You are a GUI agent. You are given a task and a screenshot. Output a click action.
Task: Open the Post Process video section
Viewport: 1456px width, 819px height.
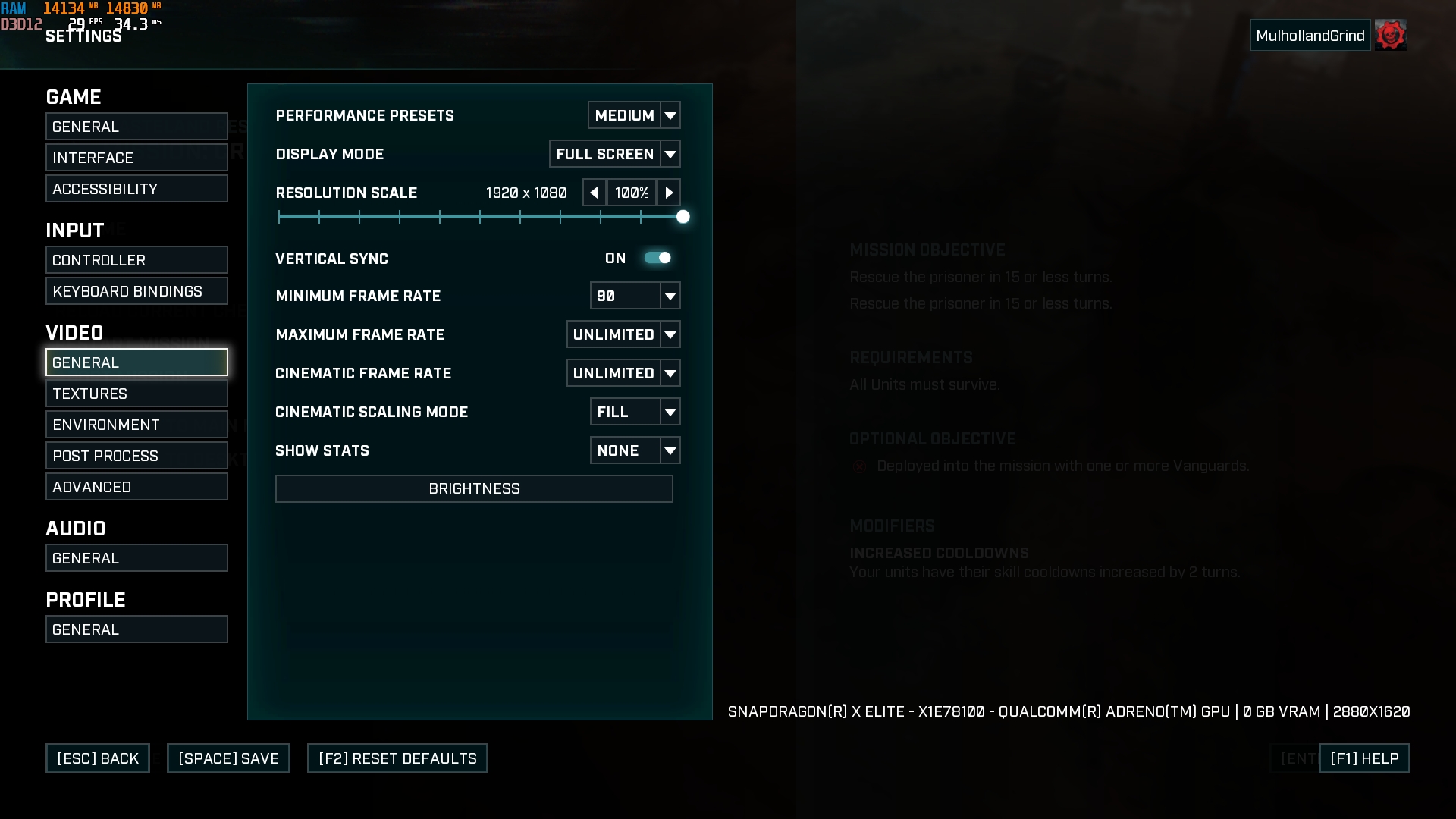pyautogui.click(x=136, y=456)
